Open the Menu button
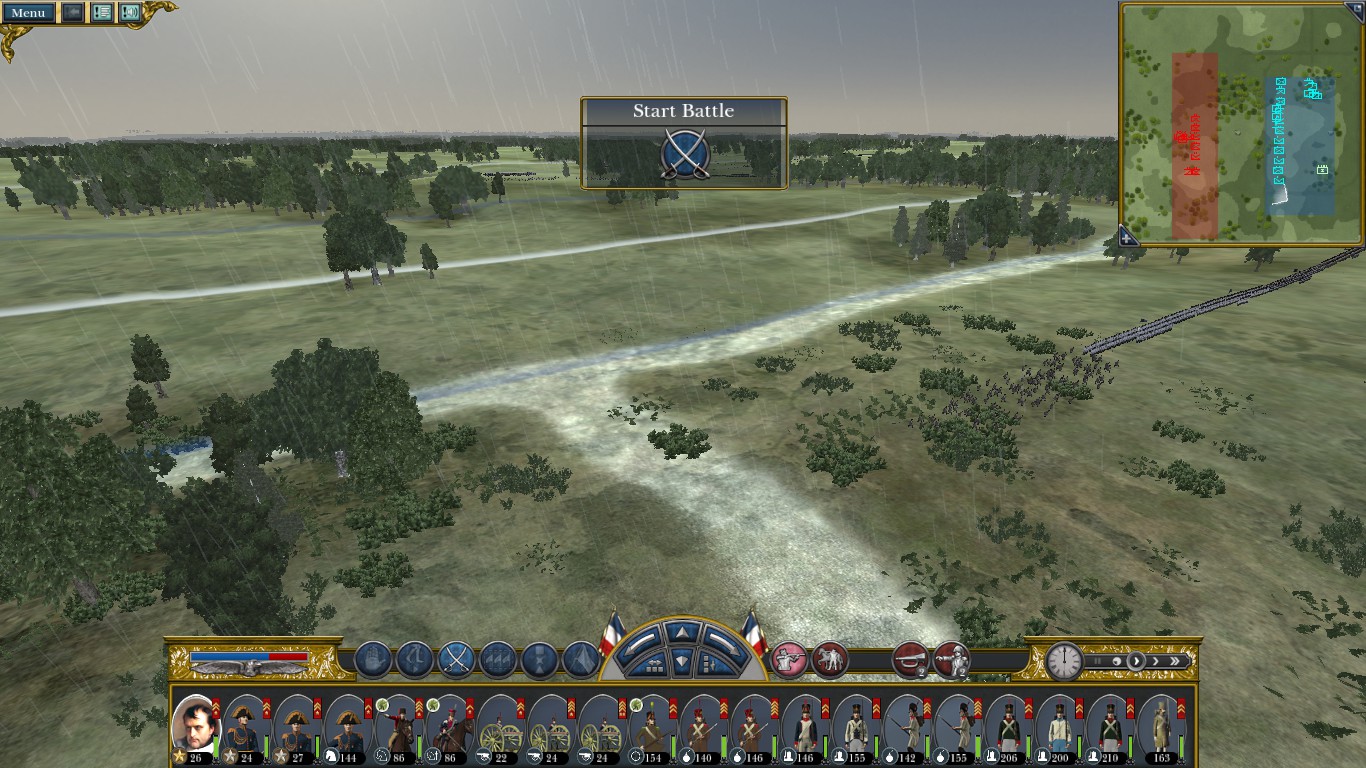Viewport: 1366px width, 768px height. 28,13
